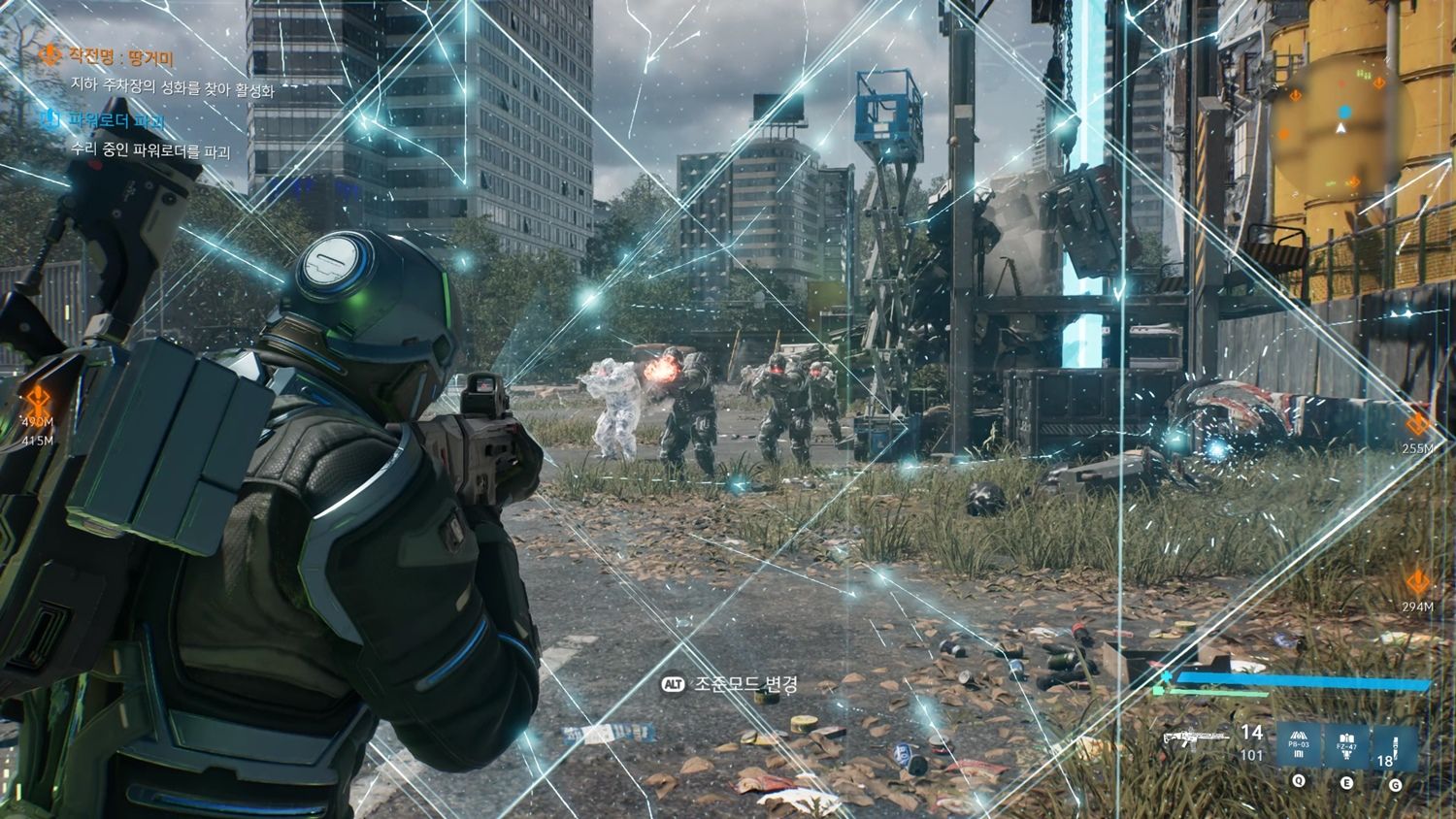Click the orange waypoint marker showing 294M
Screen dimensions: 1456x819
click(1417, 583)
